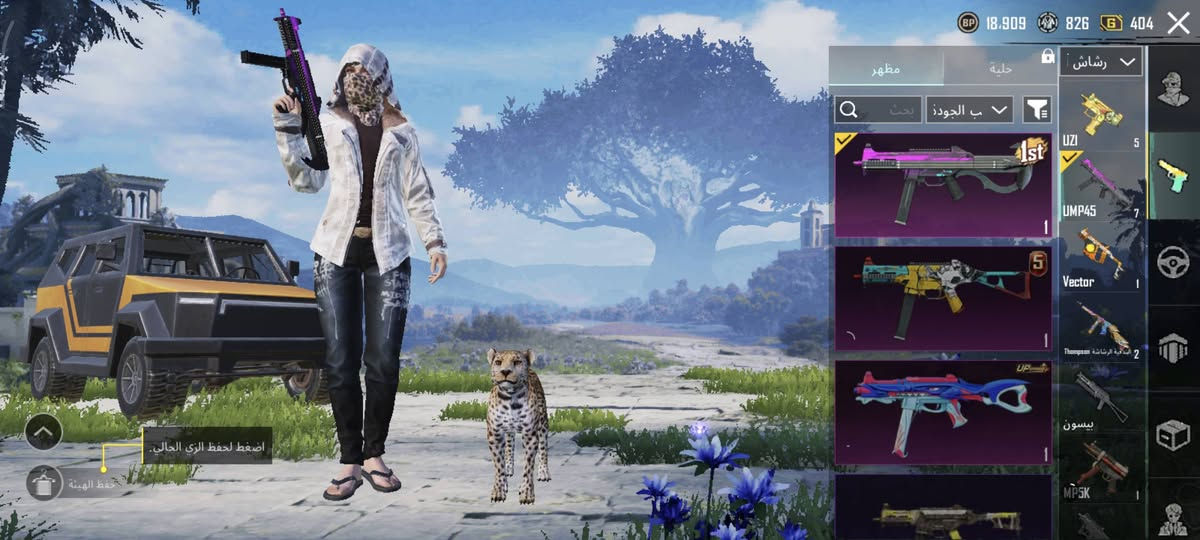
Task: Click the search field with magnifier icon
Action: pos(878,110)
